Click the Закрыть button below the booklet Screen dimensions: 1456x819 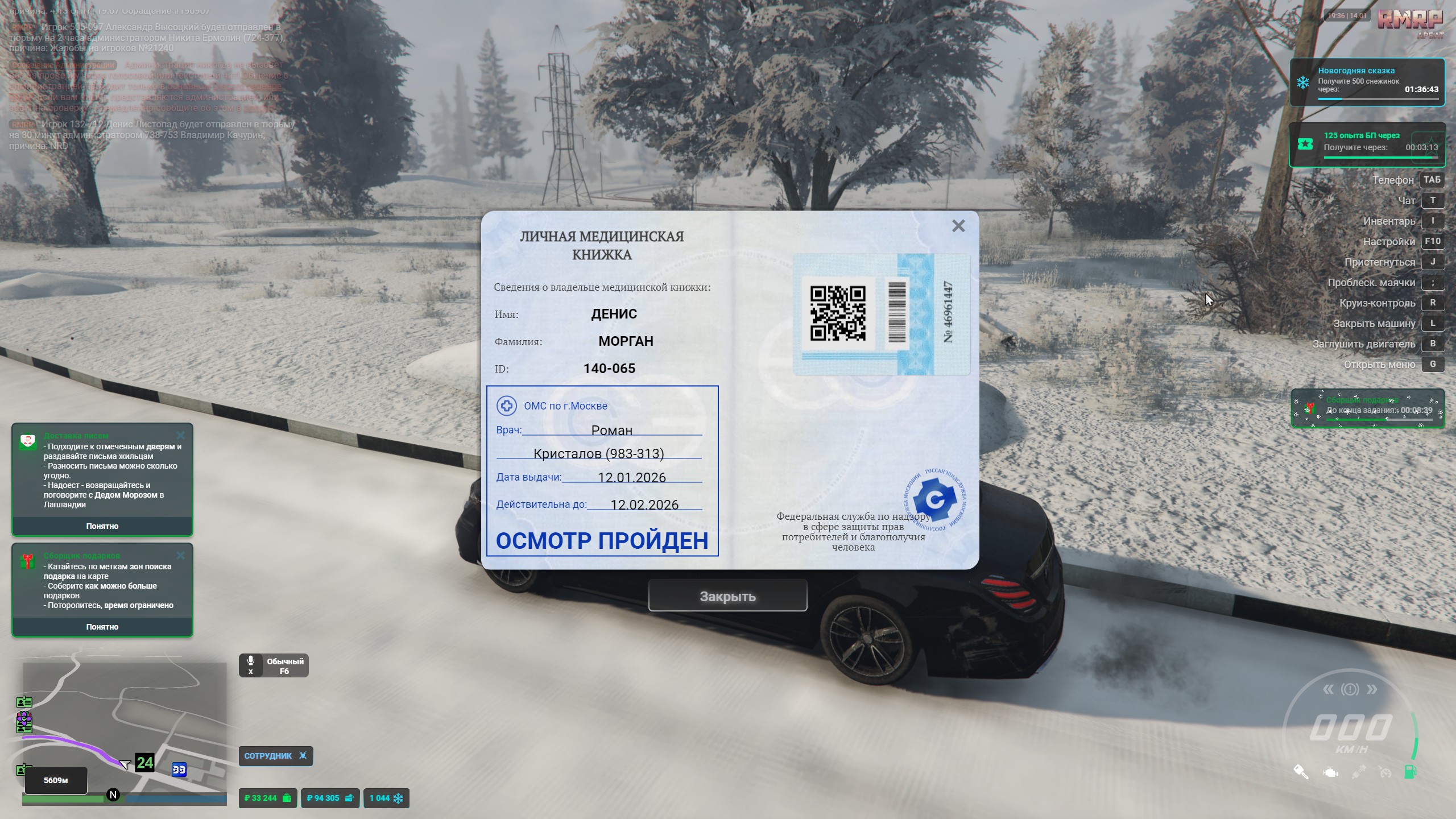tap(727, 596)
